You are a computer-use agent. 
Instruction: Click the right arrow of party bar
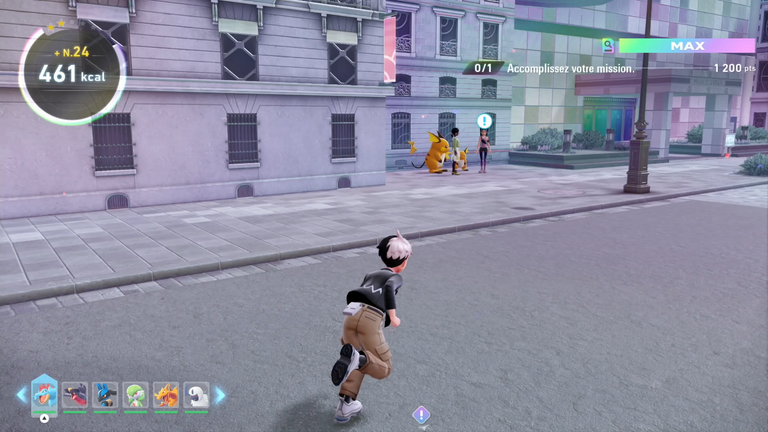[x=220, y=395]
